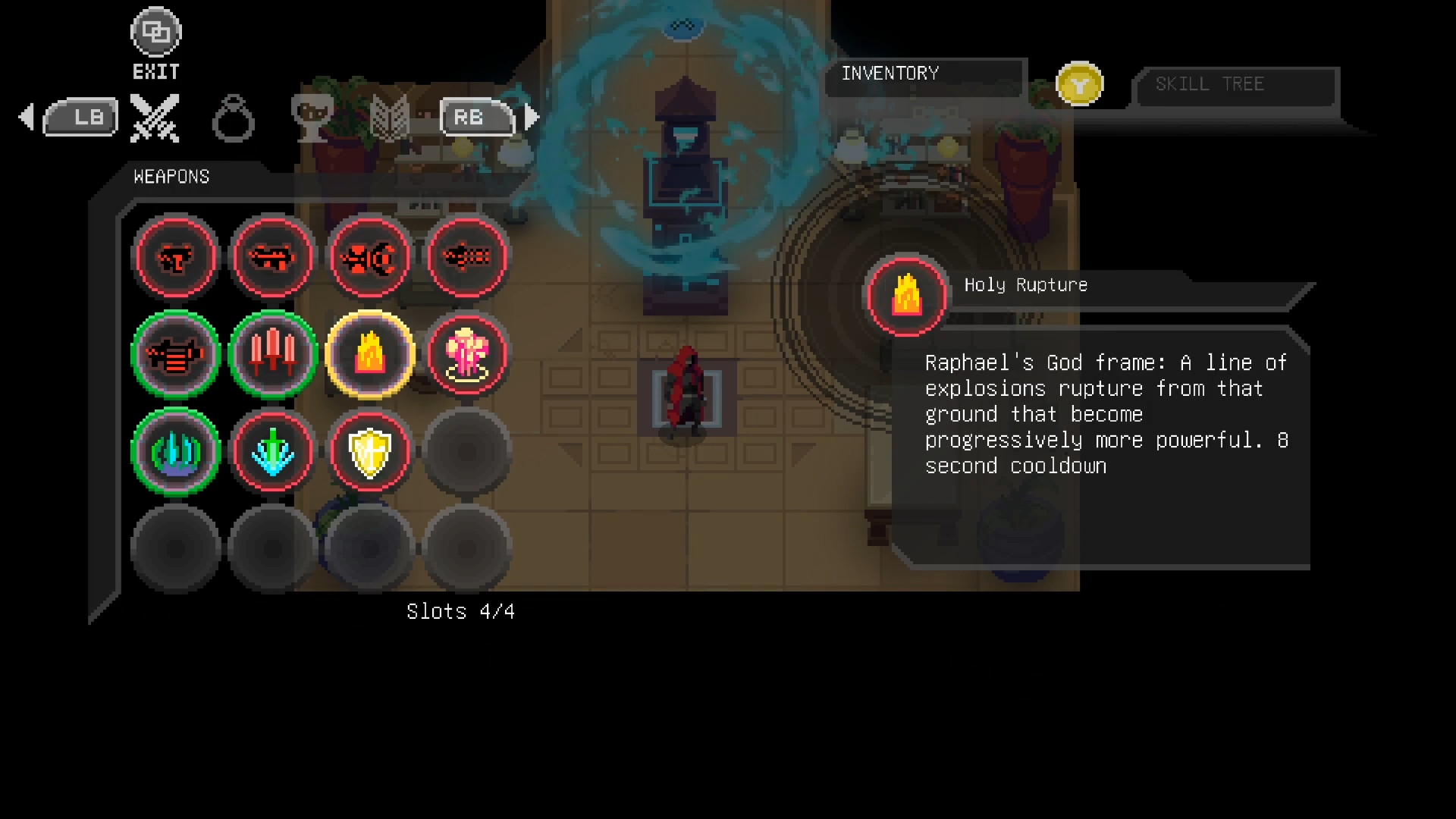Click the right arrow beside RB
The height and width of the screenshot is (819, 1456).
point(531,115)
